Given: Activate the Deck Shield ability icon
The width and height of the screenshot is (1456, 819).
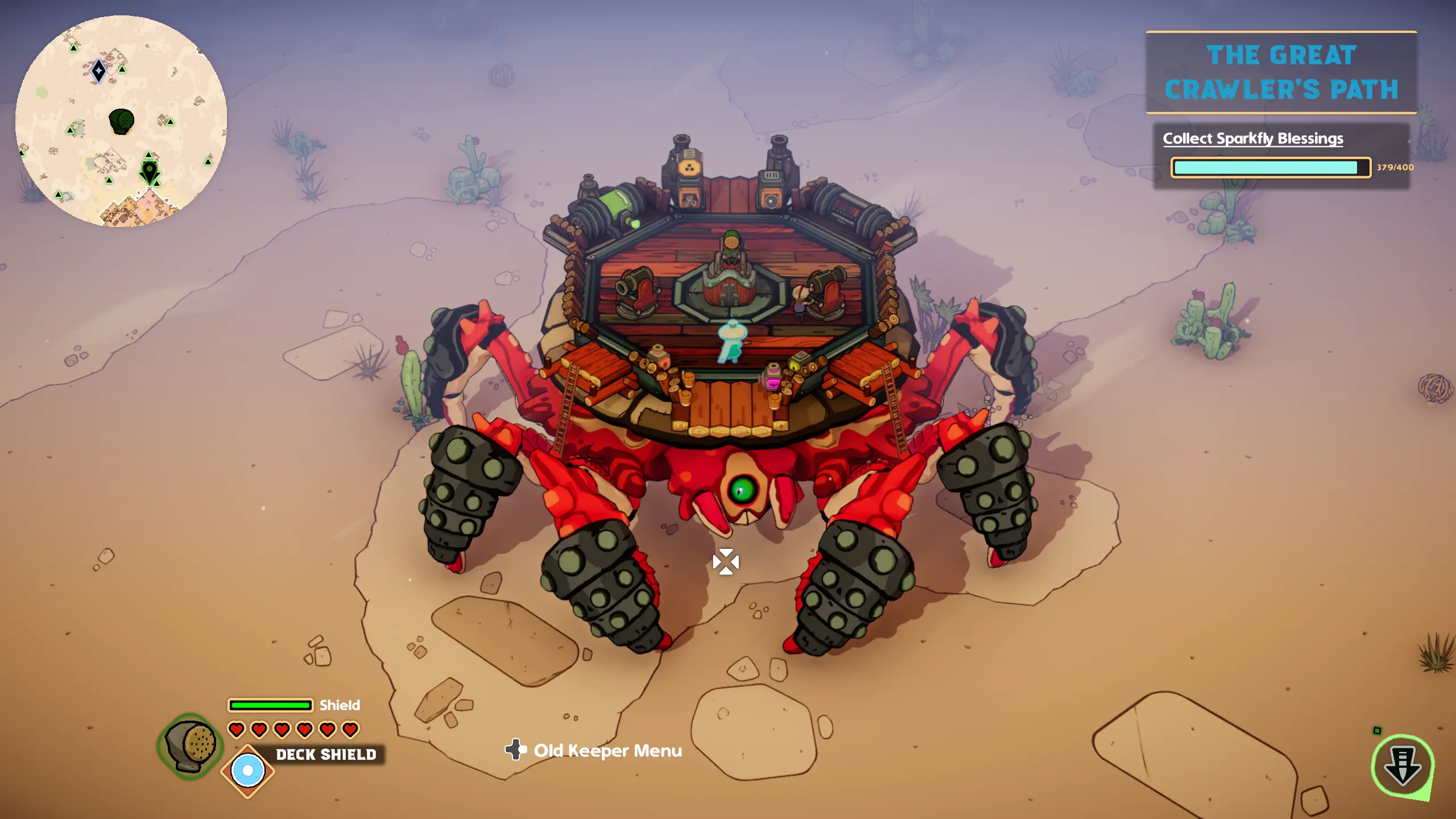Looking at the screenshot, I should pos(248,771).
